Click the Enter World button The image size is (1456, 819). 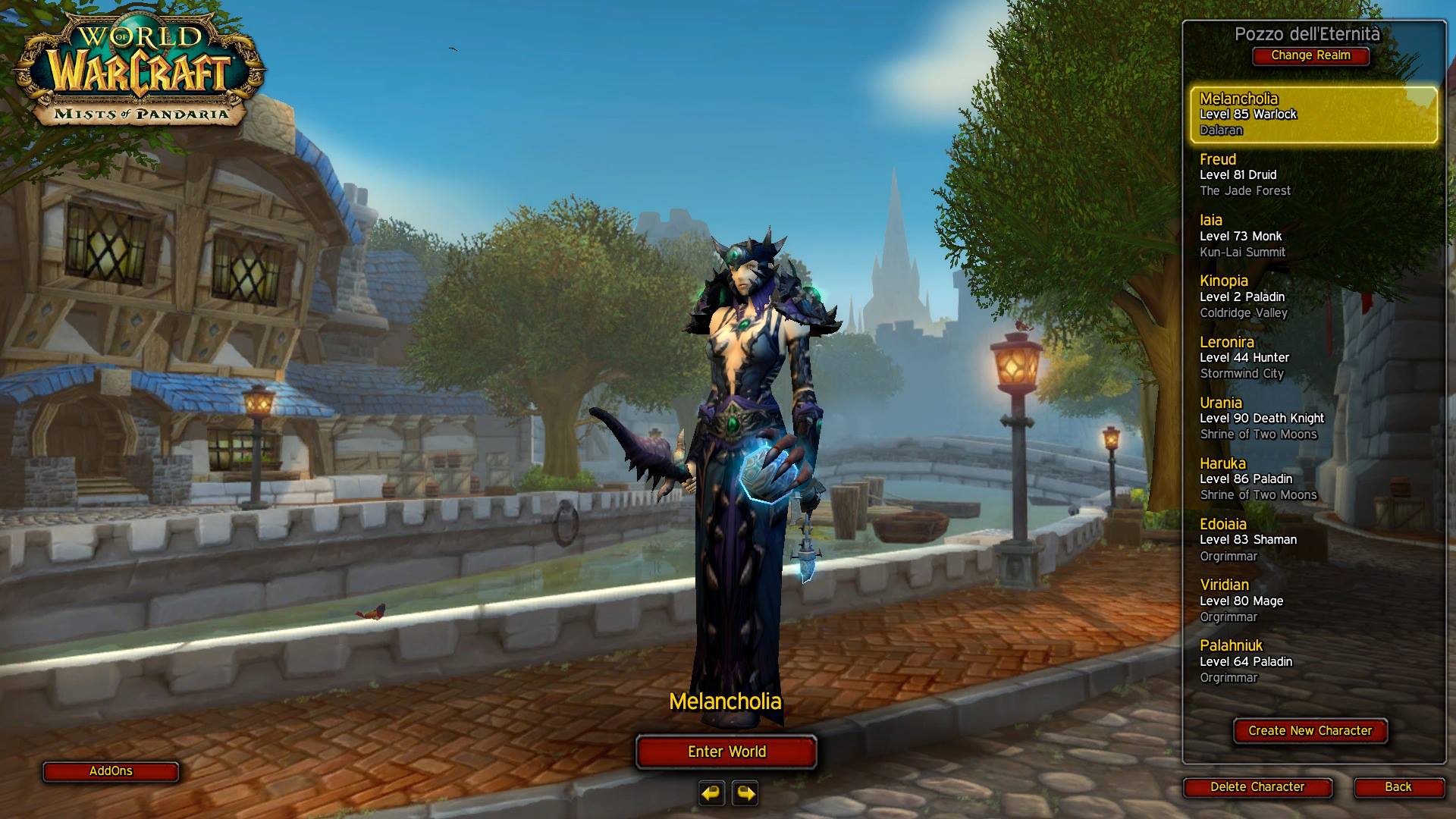726,752
